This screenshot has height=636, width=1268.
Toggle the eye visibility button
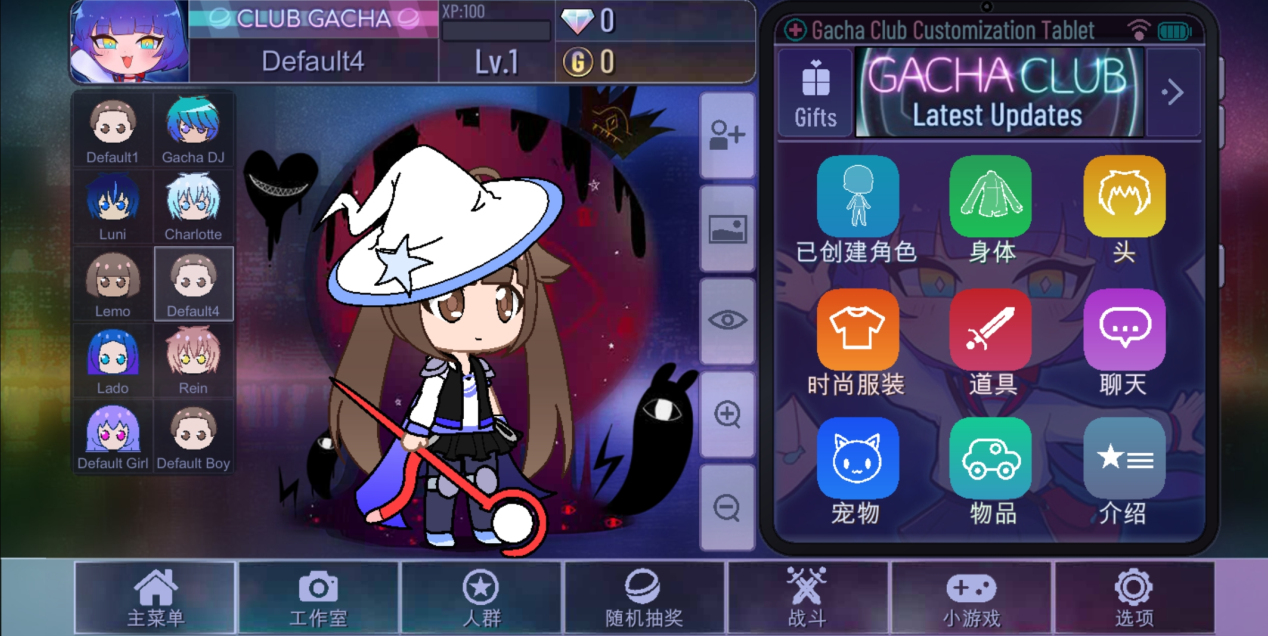click(x=727, y=321)
